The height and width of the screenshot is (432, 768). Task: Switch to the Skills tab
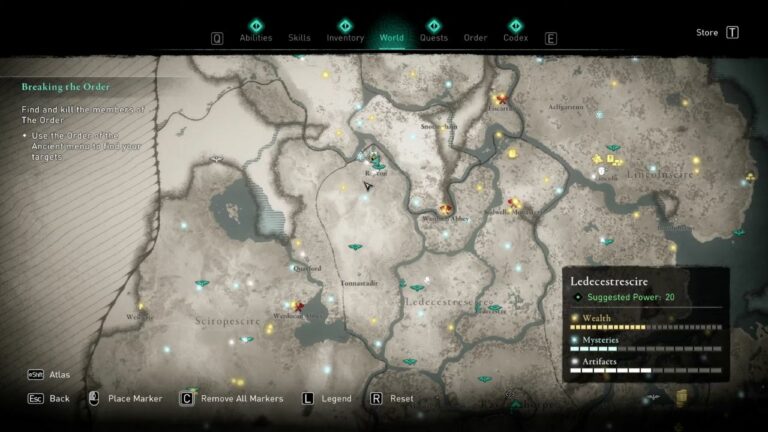tap(299, 38)
